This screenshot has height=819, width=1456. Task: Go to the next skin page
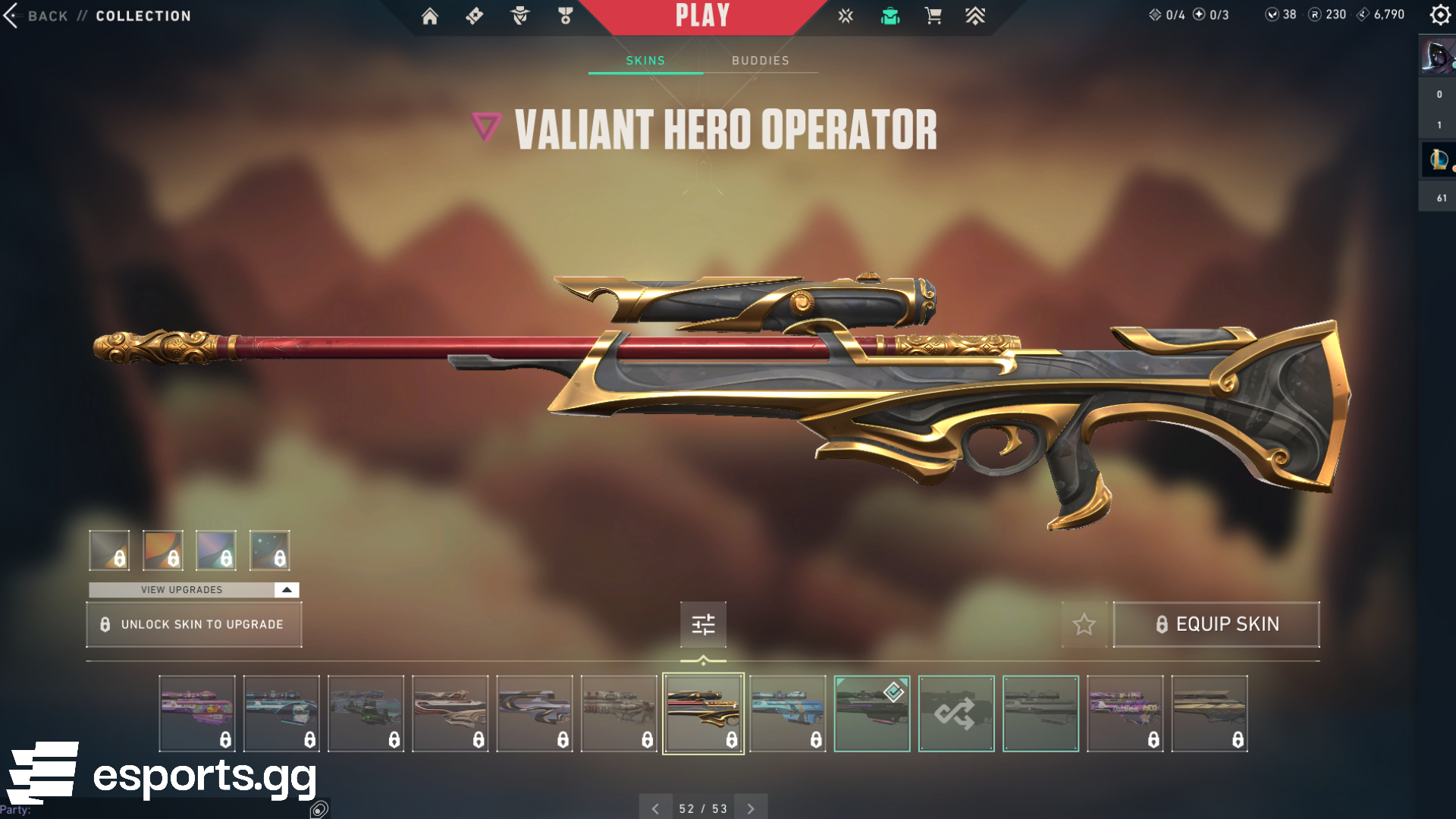[751, 808]
